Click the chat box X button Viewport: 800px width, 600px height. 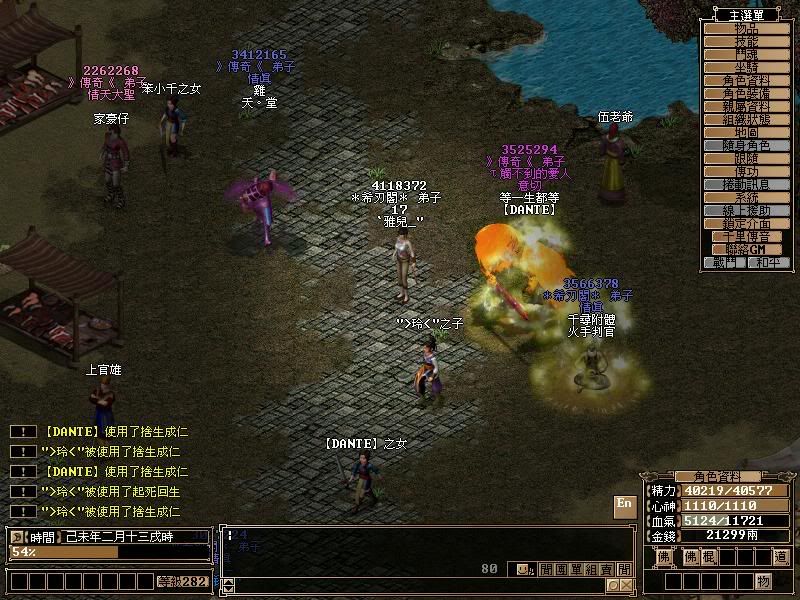(626, 585)
